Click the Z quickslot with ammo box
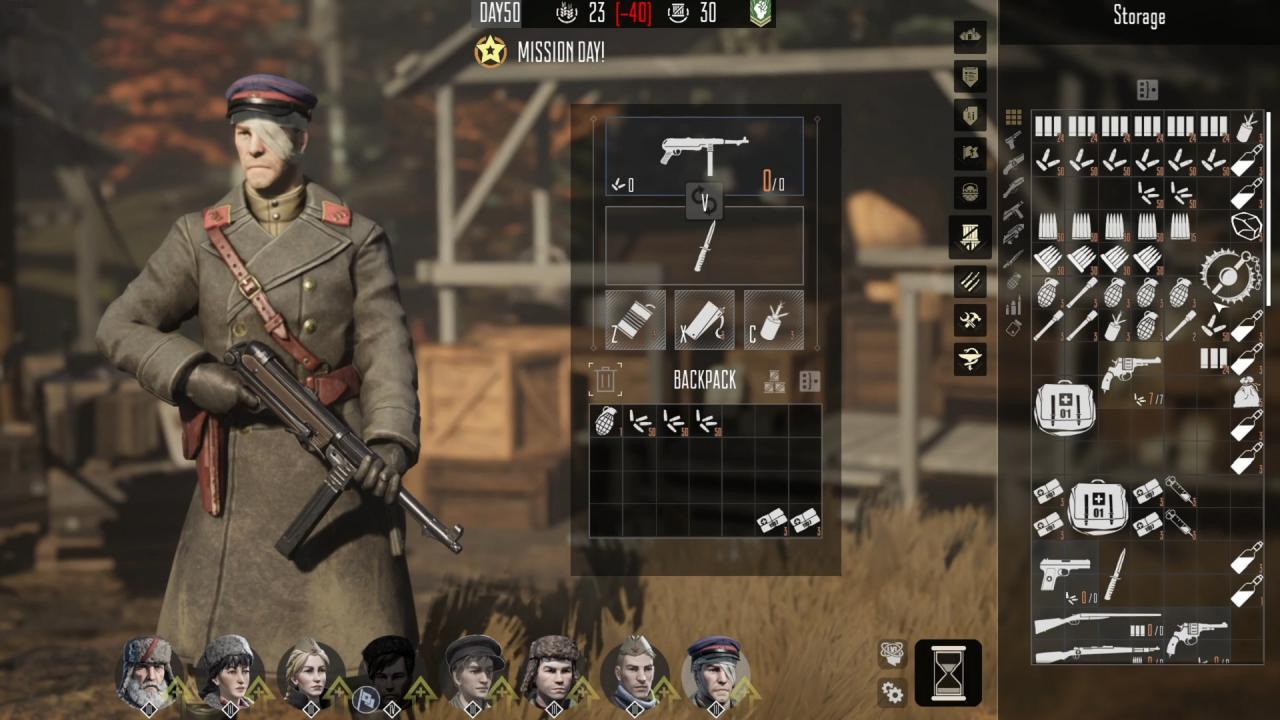 pos(633,318)
